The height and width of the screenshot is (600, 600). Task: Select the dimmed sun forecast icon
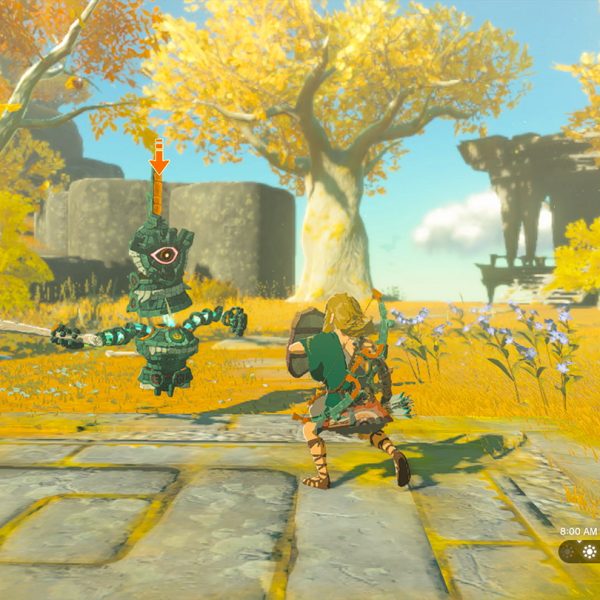click(x=569, y=552)
